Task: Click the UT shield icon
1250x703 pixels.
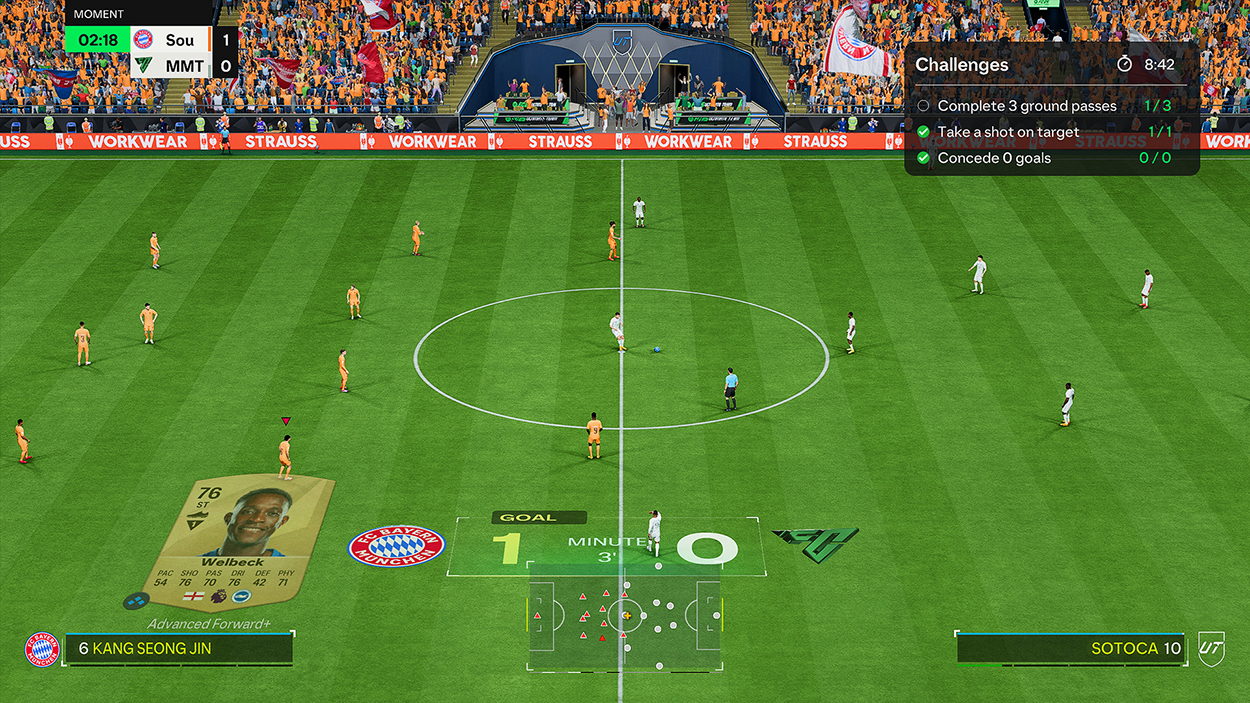Action: pyautogui.click(x=1212, y=648)
